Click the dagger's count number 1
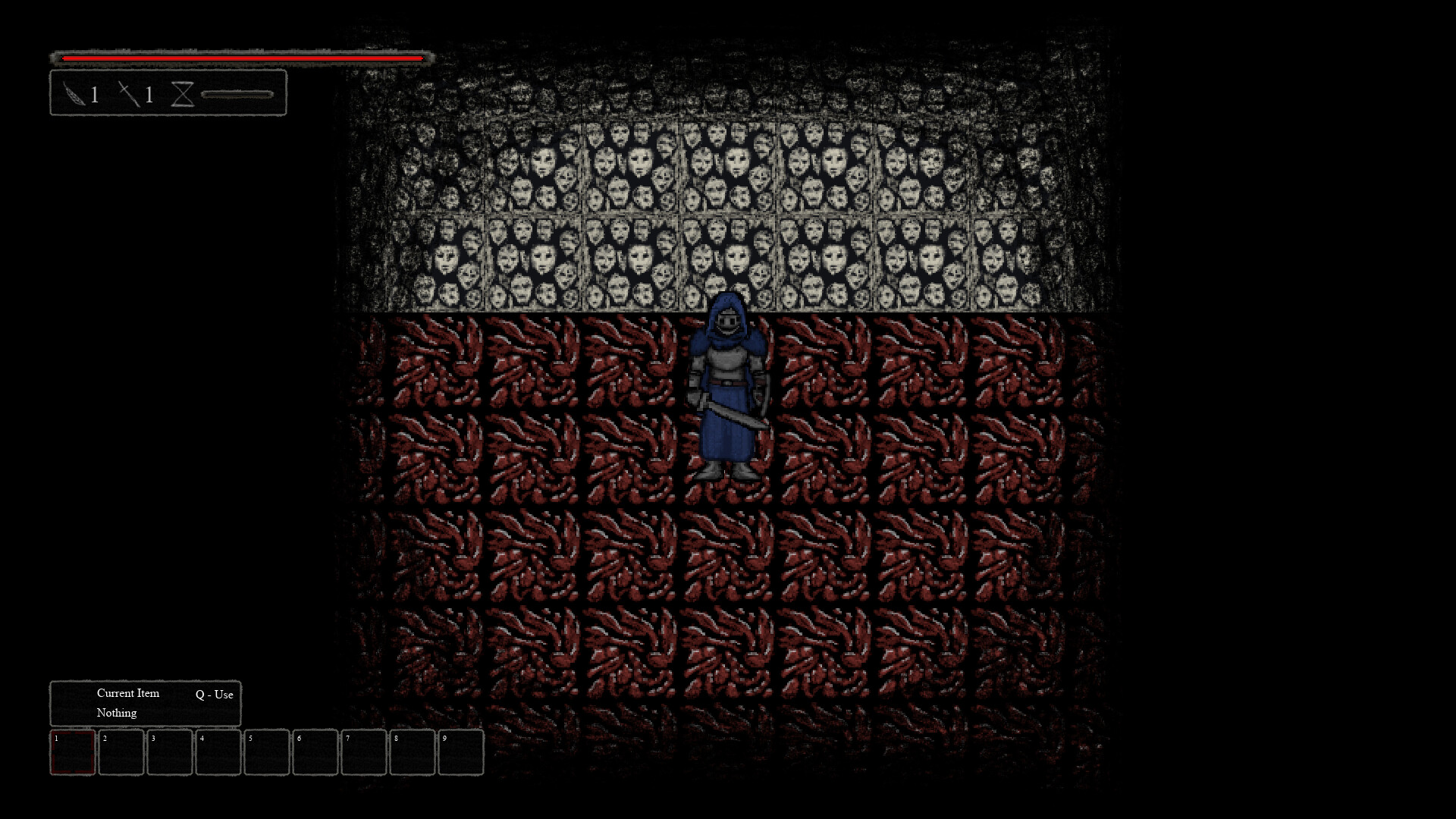This screenshot has height=819, width=1456. pos(149,96)
